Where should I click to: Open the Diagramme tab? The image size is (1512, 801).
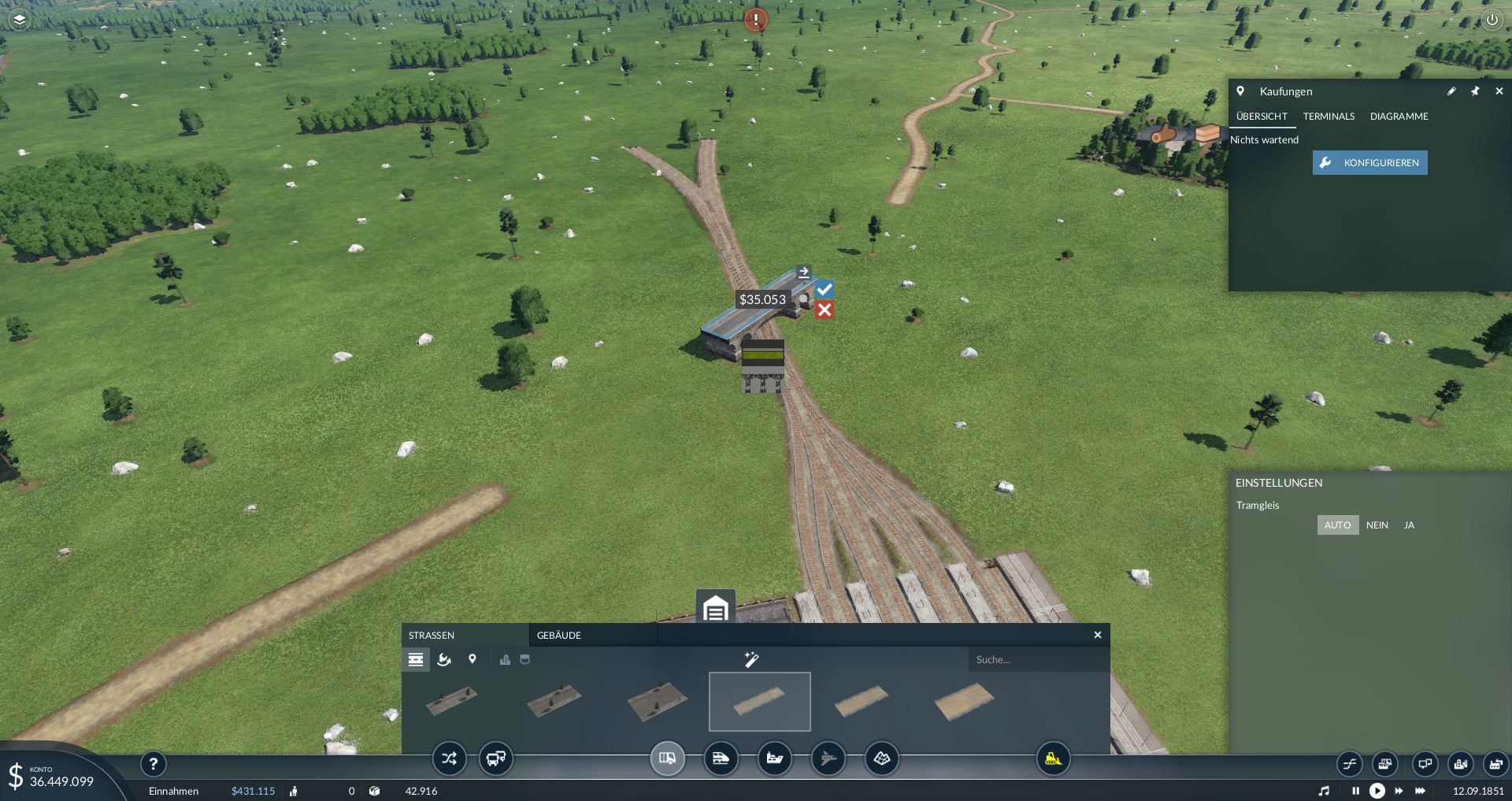pos(1399,117)
